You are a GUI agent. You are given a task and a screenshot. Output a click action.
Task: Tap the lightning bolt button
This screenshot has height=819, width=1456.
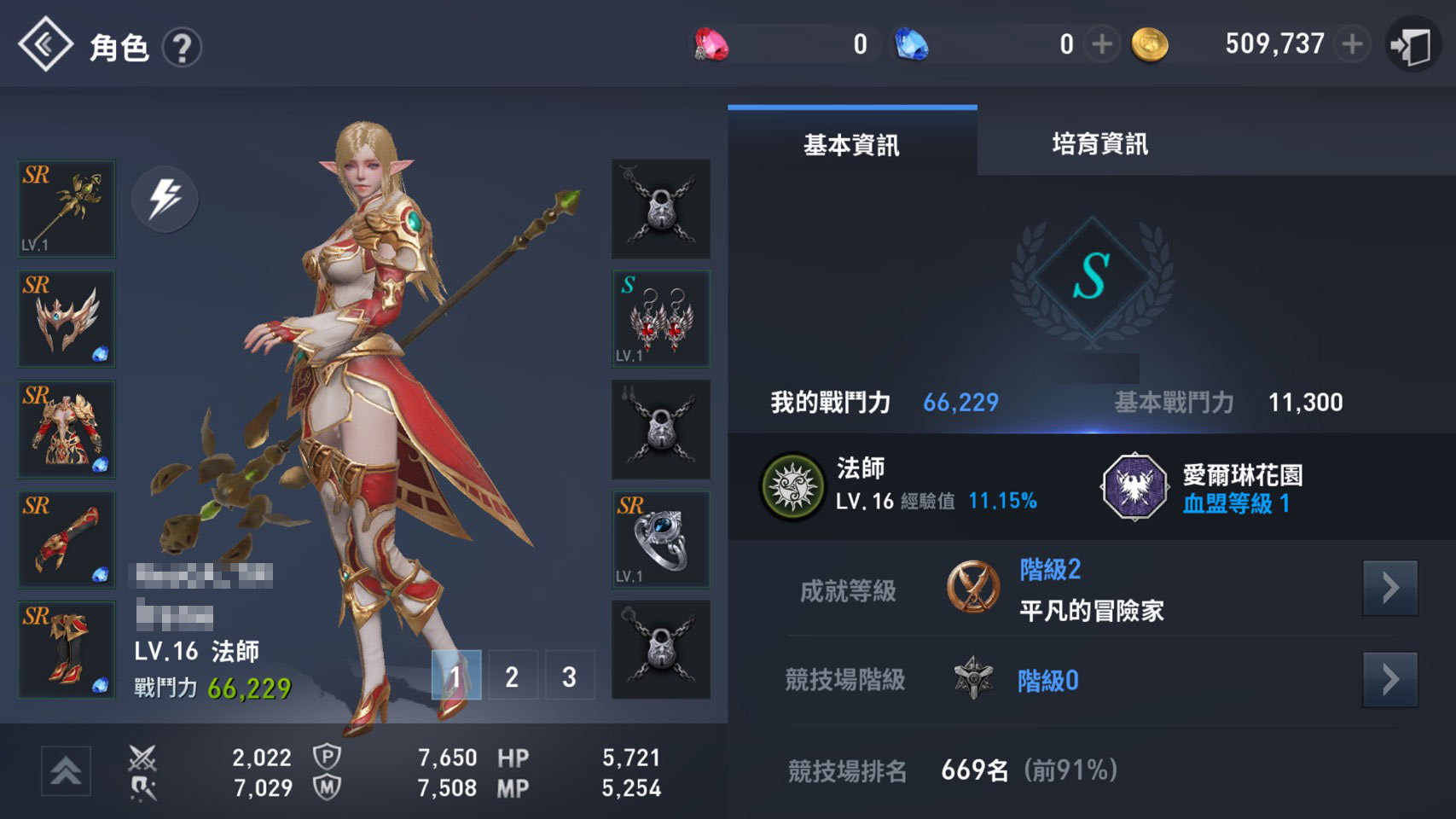pos(165,199)
